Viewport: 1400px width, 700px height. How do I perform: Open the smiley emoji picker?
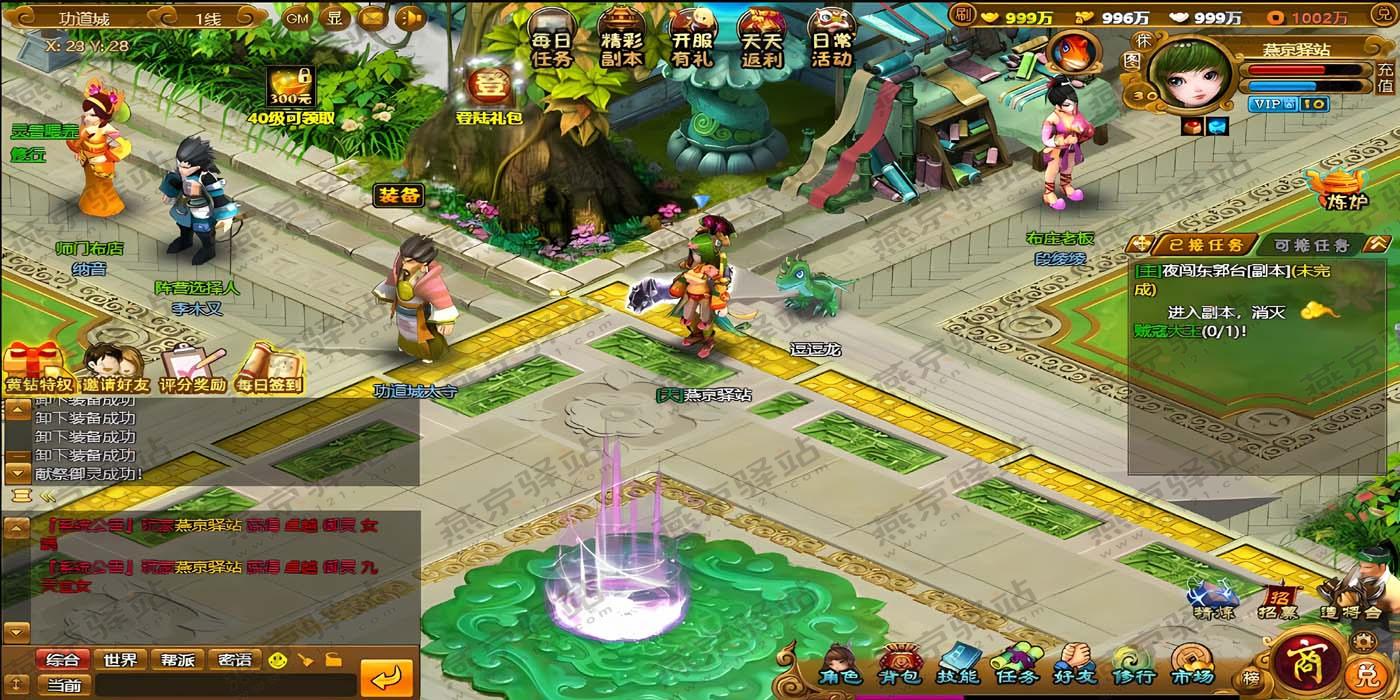pyautogui.click(x=278, y=660)
